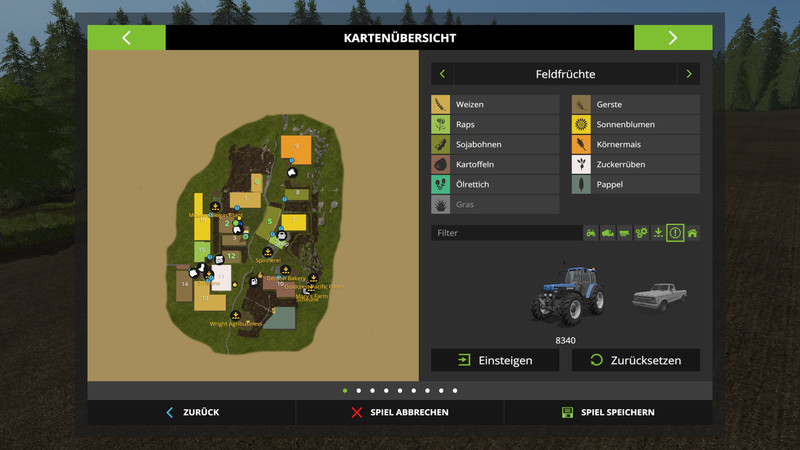800x450 pixels.
Task: Select the house filter icon
Action: click(x=692, y=233)
